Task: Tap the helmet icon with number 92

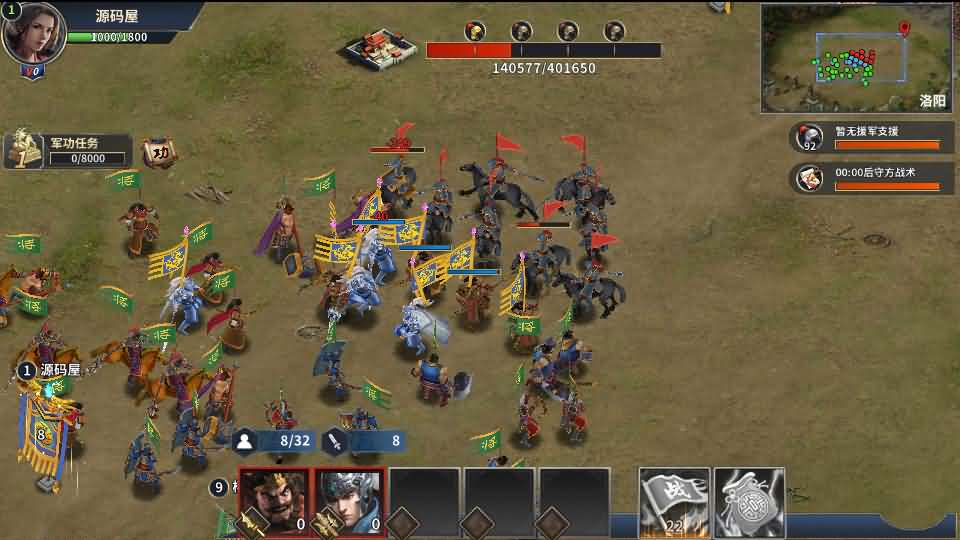Action: pyautogui.click(x=808, y=137)
